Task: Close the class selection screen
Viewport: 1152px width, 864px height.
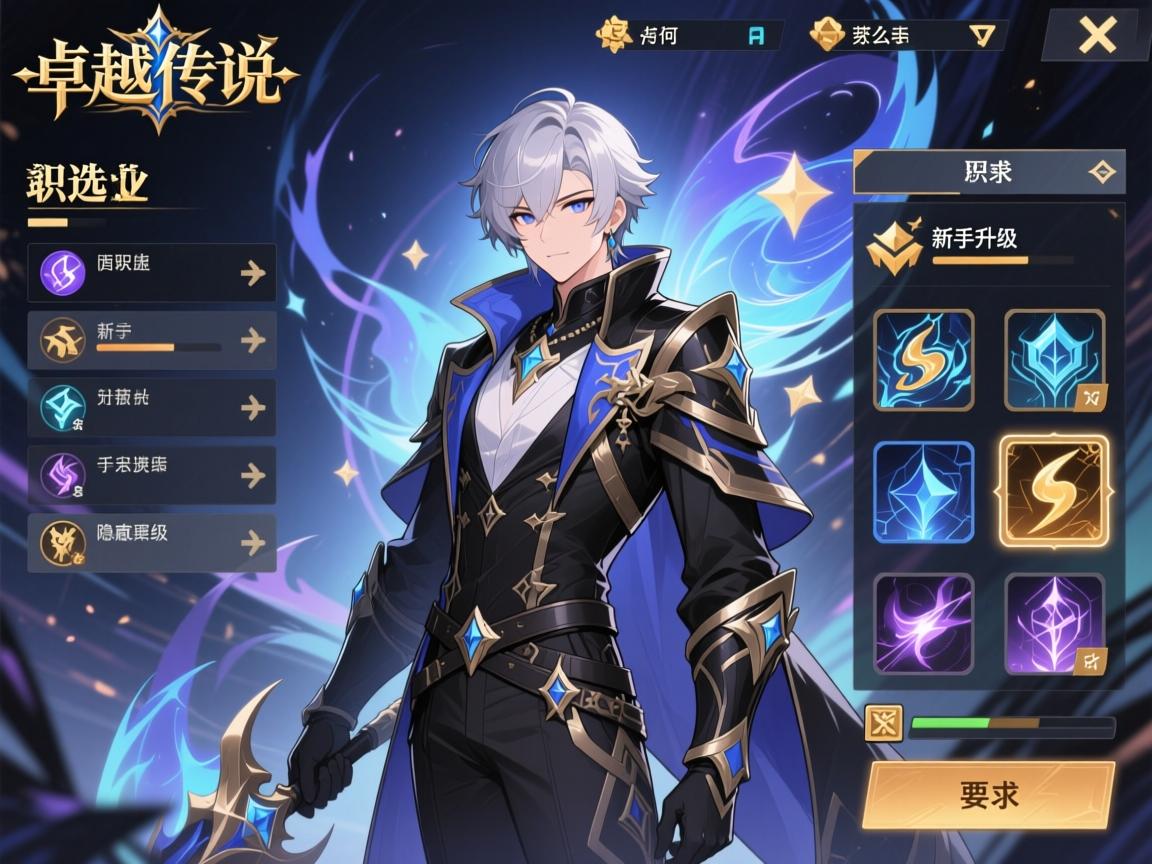Action: (1097, 36)
